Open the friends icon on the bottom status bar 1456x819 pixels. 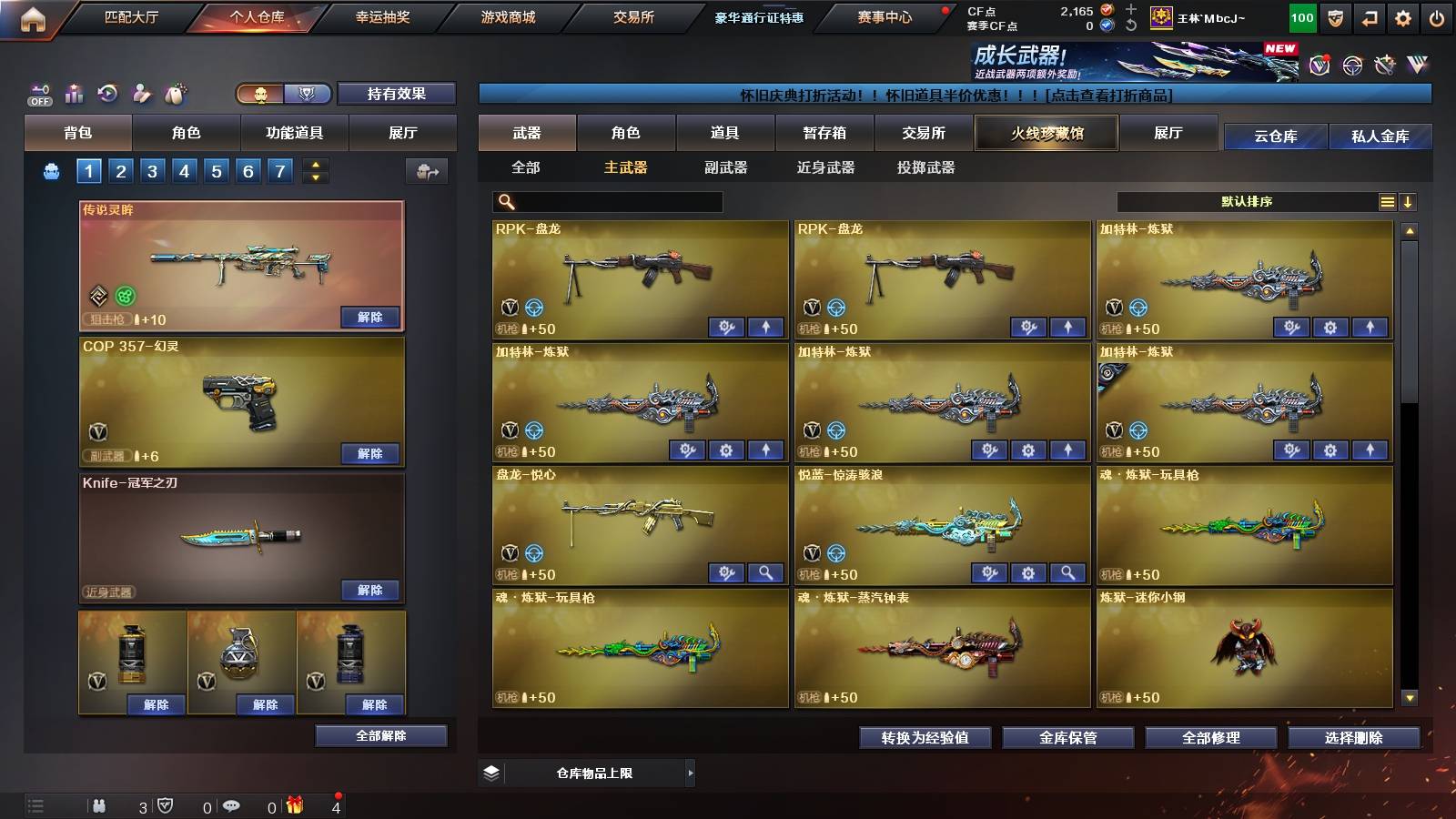click(x=100, y=805)
